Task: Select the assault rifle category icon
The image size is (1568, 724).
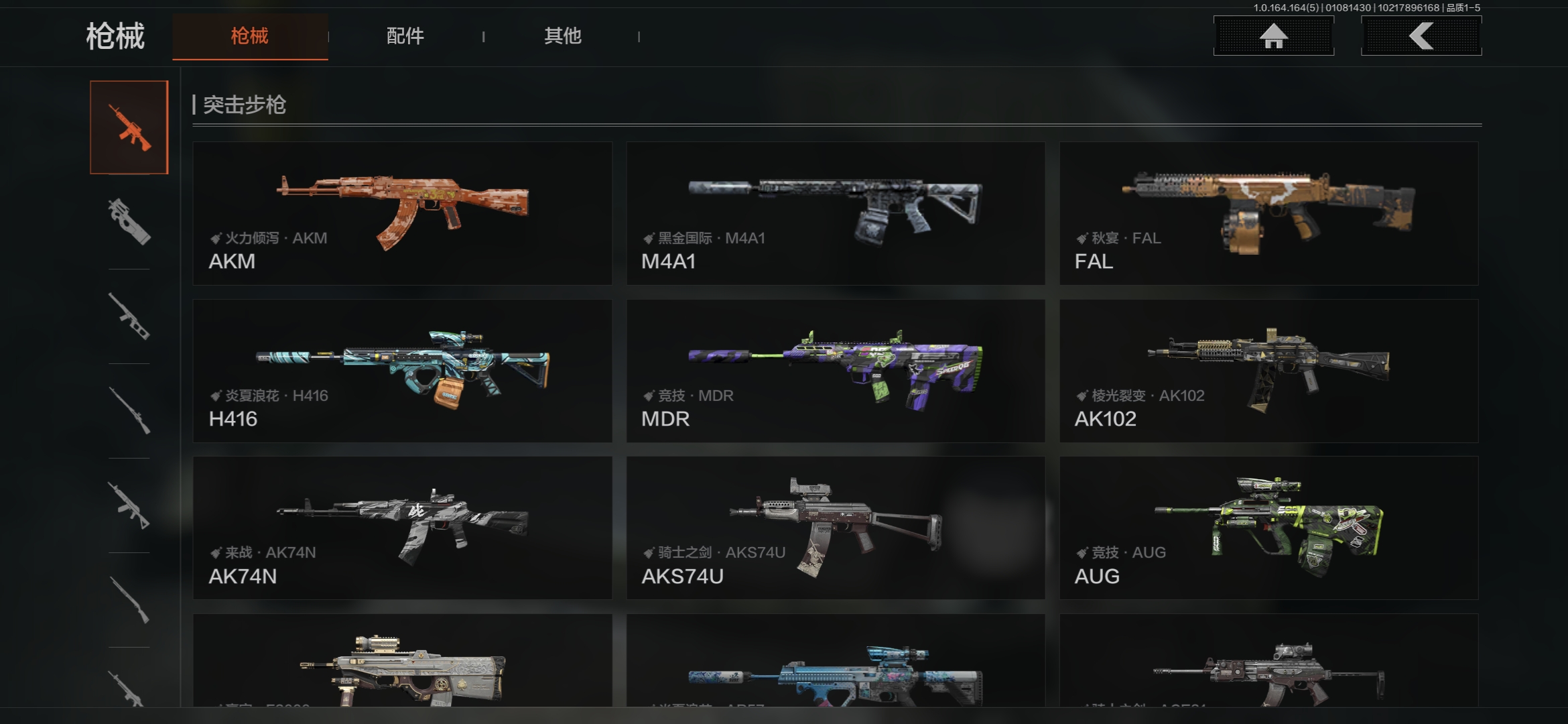Action: pyautogui.click(x=129, y=127)
